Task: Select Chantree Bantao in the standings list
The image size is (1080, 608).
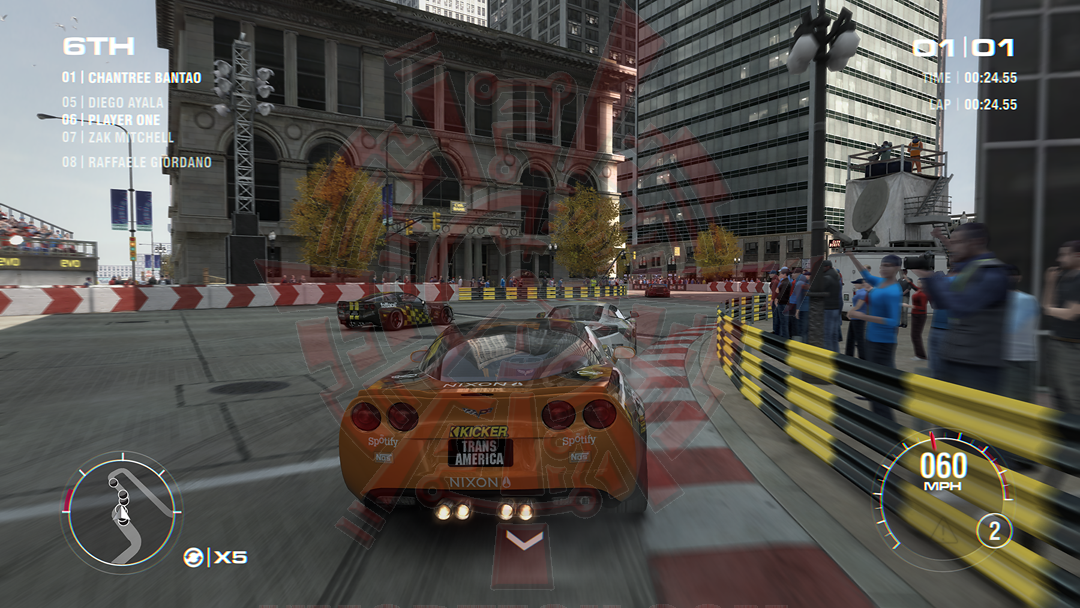Action: coord(131,78)
